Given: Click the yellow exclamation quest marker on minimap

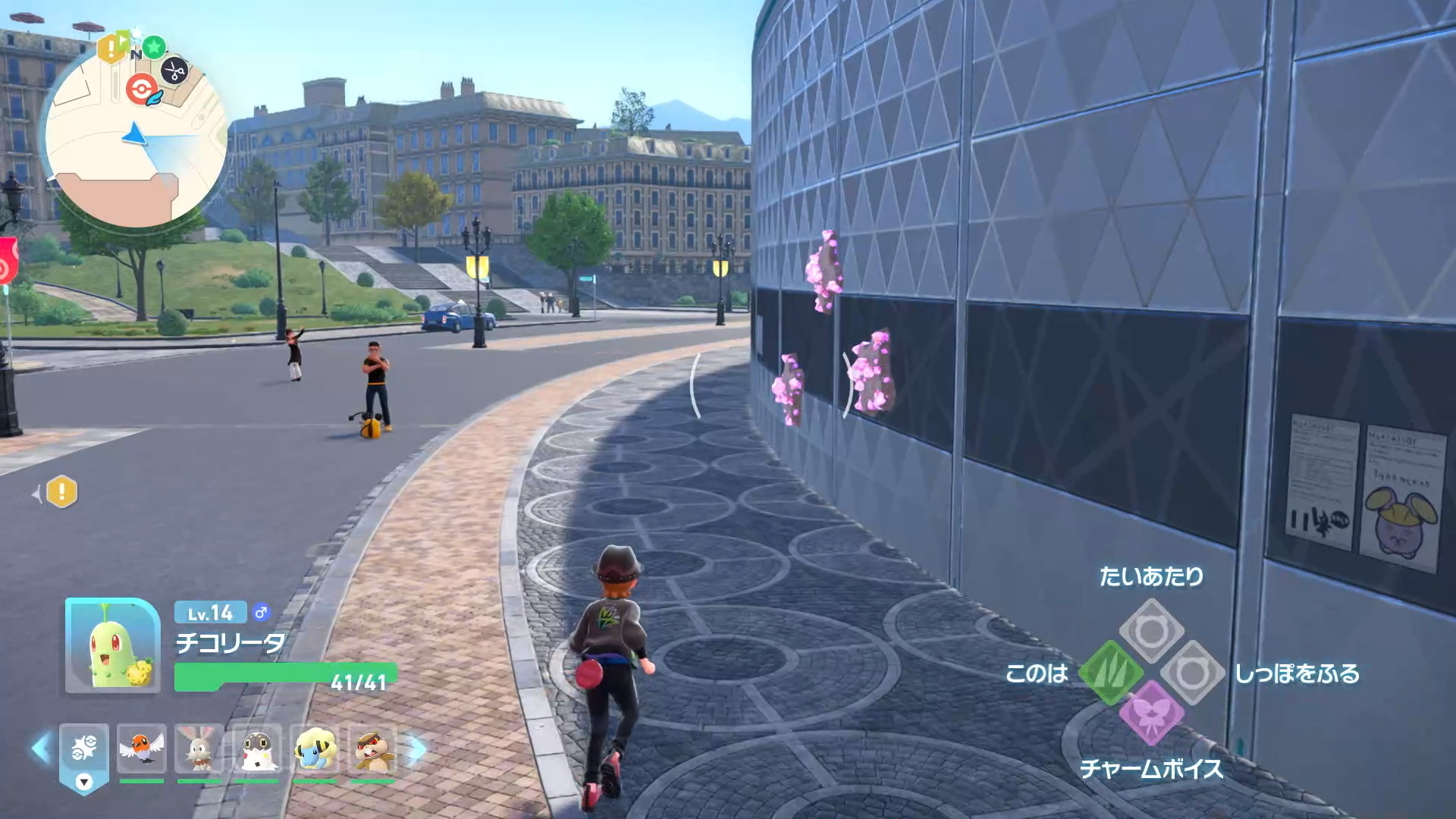Looking at the screenshot, I should click(x=111, y=49).
